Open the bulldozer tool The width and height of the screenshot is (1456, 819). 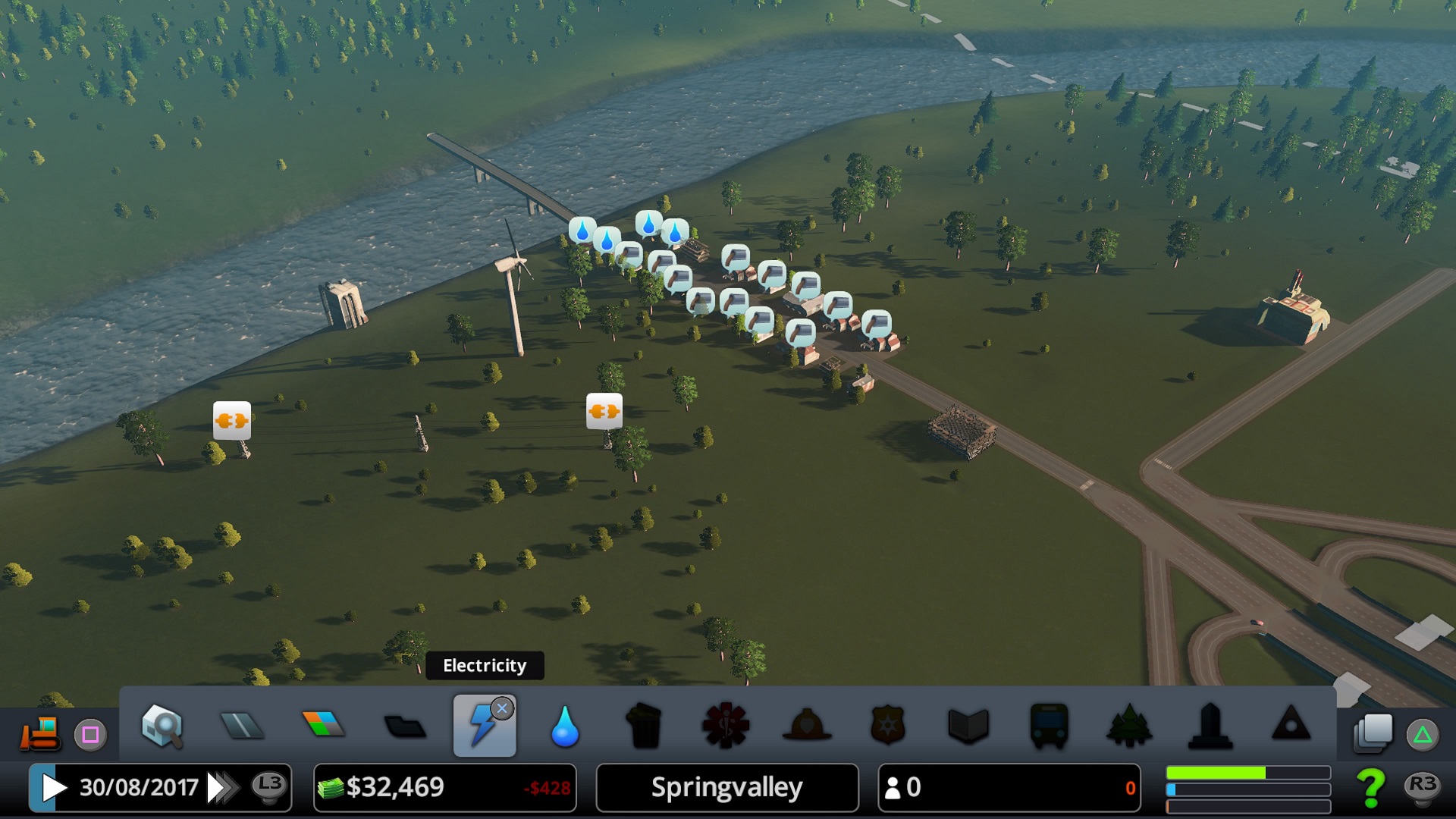coord(39,733)
